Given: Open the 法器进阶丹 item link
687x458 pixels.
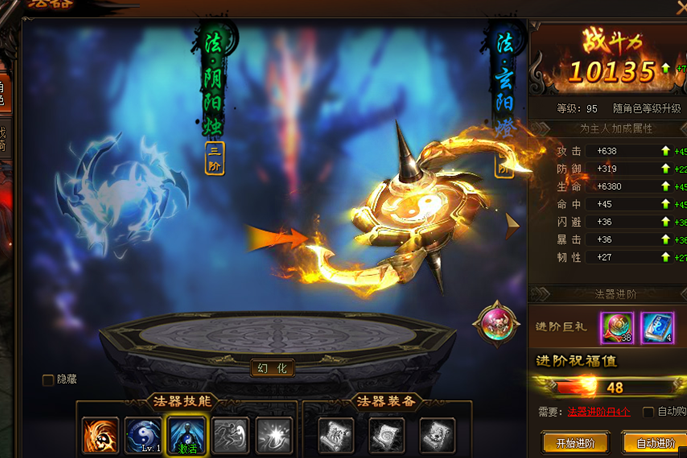Looking at the screenshot, I should coord(598,412).
